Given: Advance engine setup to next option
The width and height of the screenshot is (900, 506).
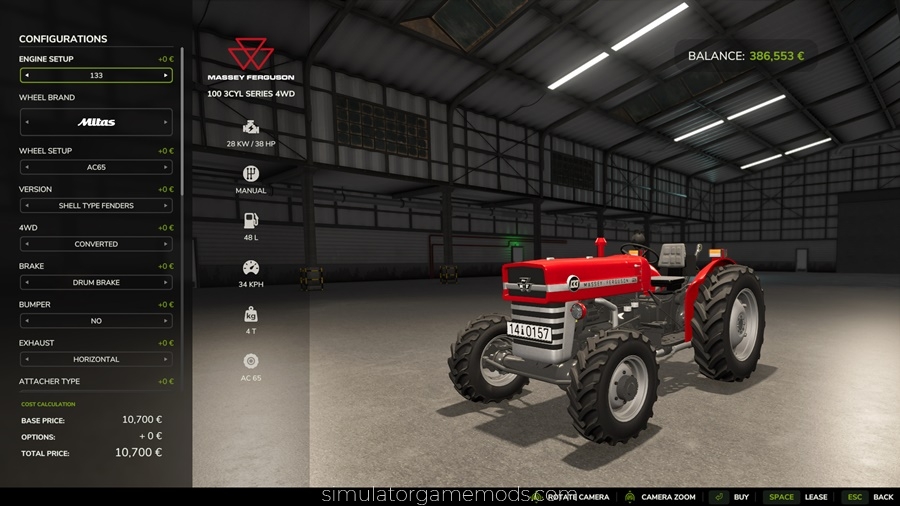Looking at the screenshot, I should click(166, 75).
